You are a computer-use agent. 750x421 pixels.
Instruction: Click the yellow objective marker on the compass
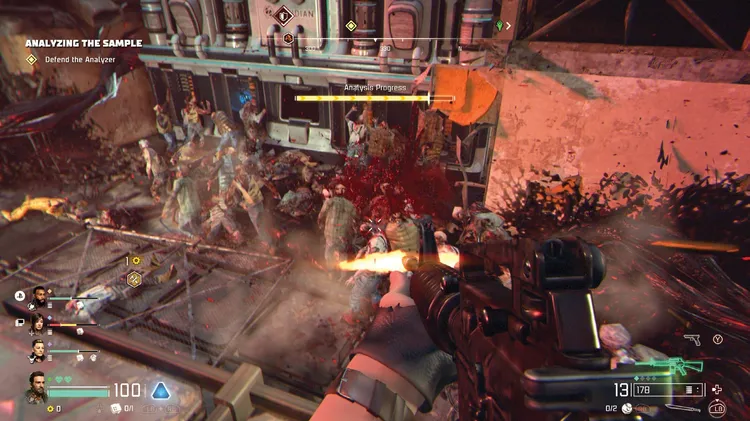[x=351, y=25]
